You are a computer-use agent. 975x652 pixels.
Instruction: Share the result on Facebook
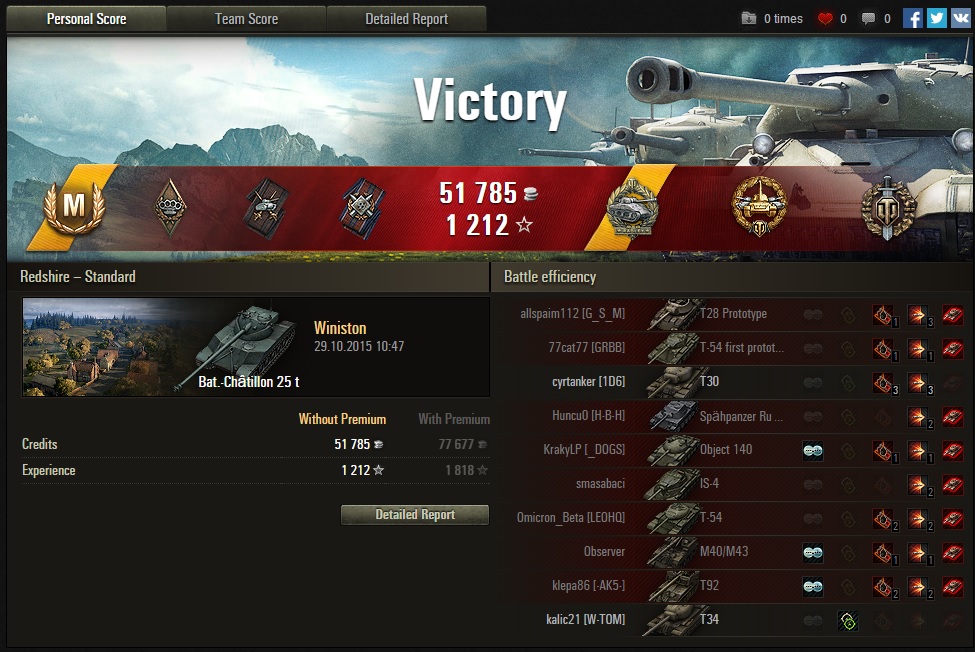pyautogui.click(x=912, y=18)
